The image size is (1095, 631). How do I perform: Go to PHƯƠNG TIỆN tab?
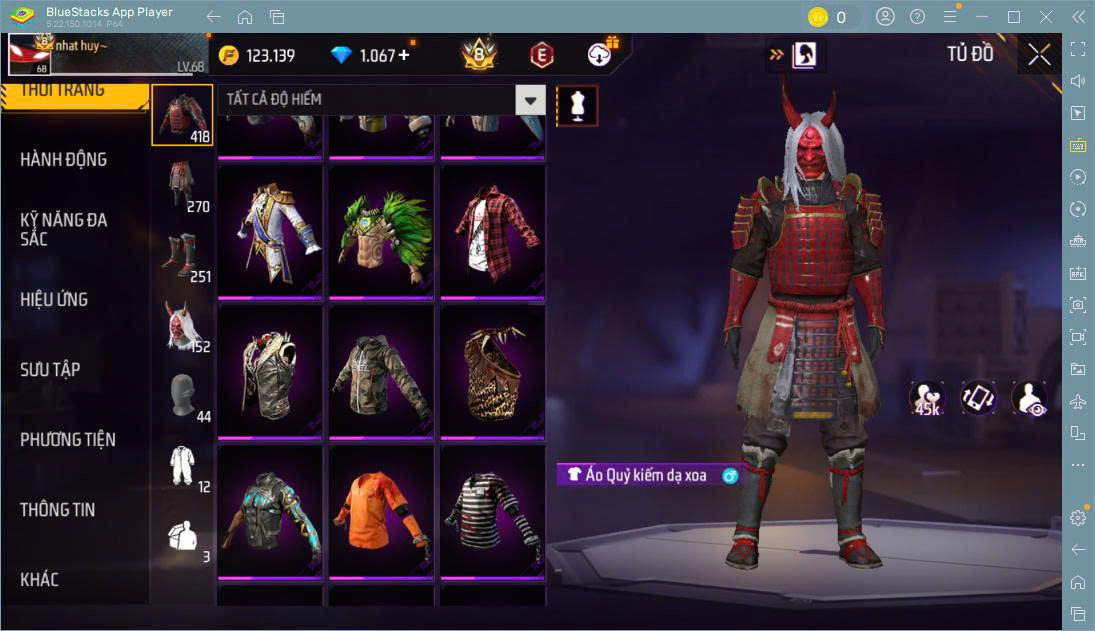pos(68,440)
